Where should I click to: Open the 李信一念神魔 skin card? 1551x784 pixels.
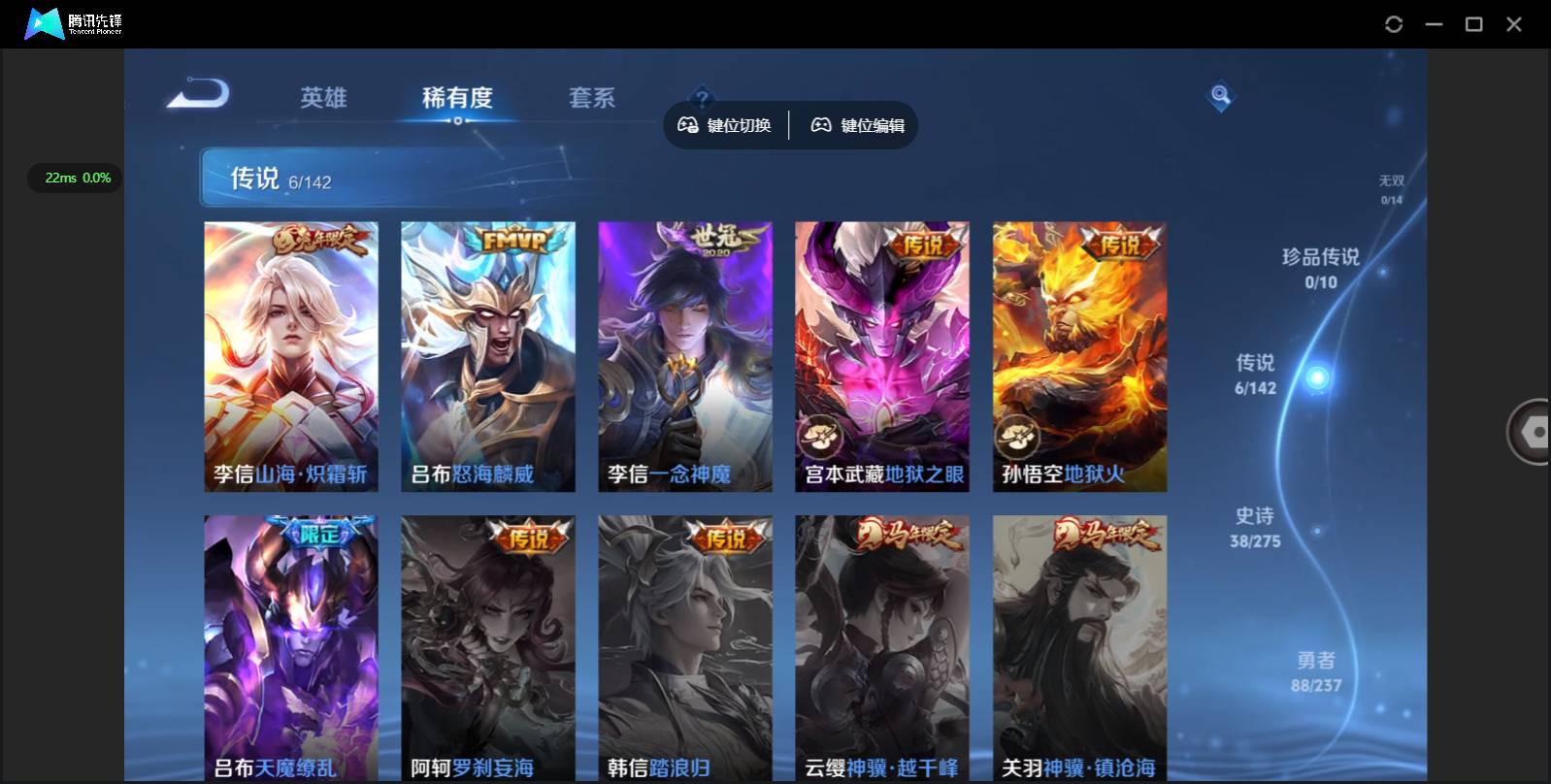coord(685,357)
